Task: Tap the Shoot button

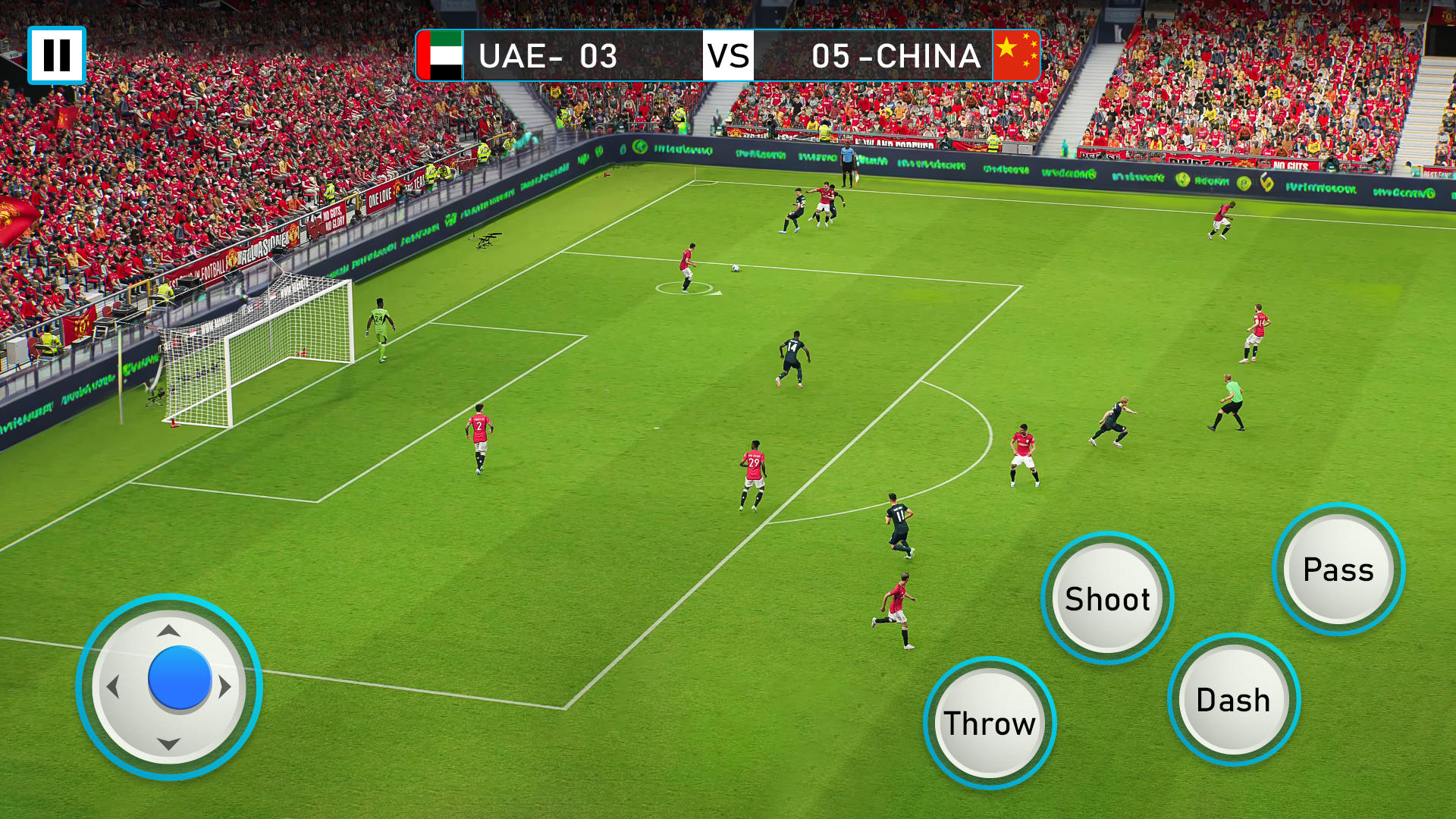Action: pos(1107,598)
